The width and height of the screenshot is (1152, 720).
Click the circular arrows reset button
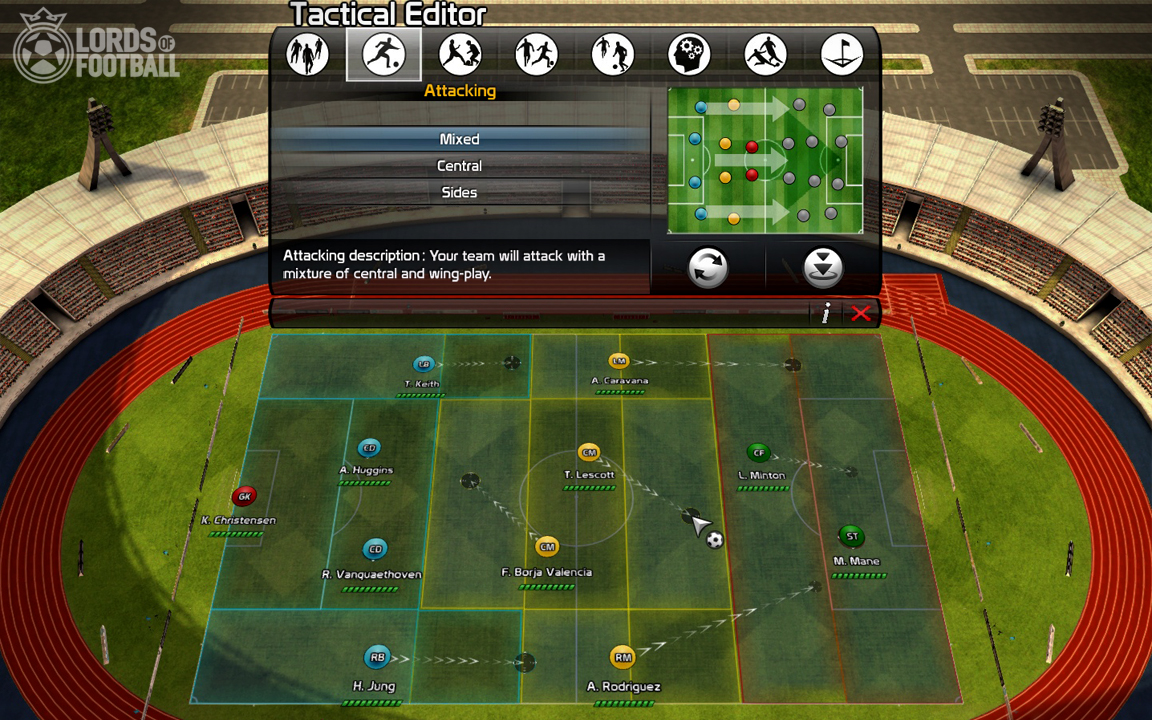point(708,268)
